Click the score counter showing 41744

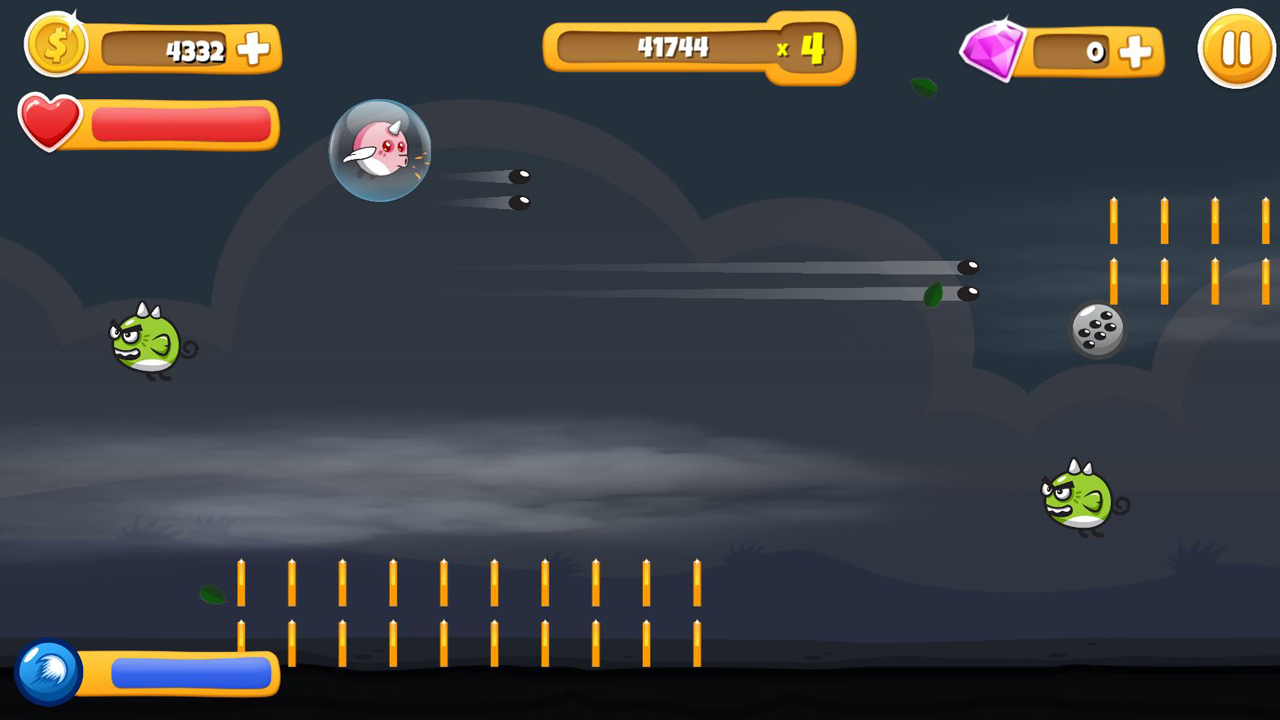[x=671, y=46]
